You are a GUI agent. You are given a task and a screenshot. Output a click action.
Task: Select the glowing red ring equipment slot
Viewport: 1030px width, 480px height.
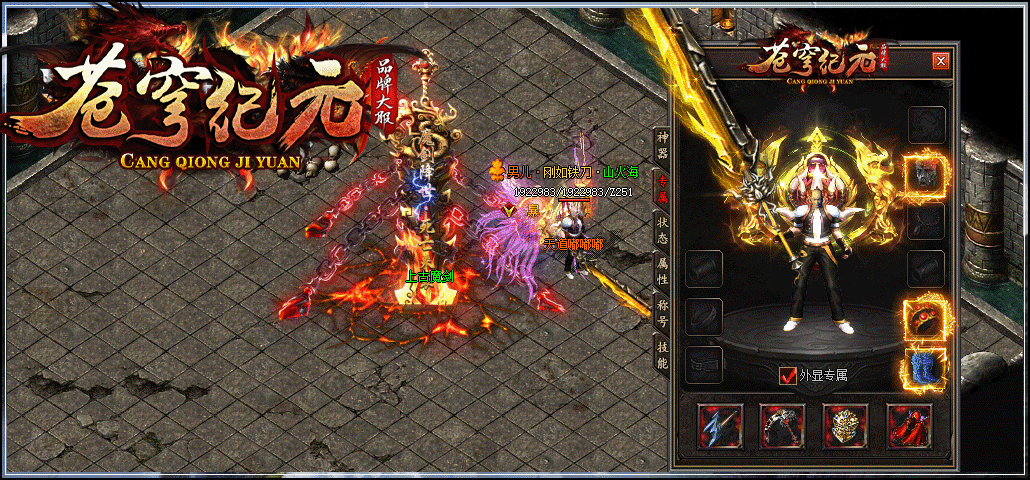925,318
